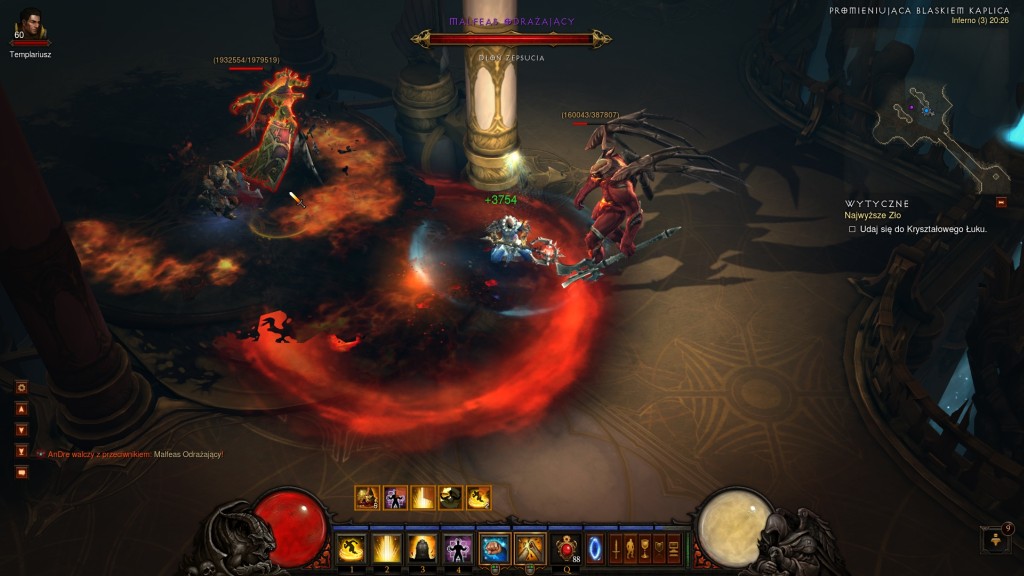1024x576 pixels.
Task: Open chat settings gear button
Action: [x=21, y=387]
